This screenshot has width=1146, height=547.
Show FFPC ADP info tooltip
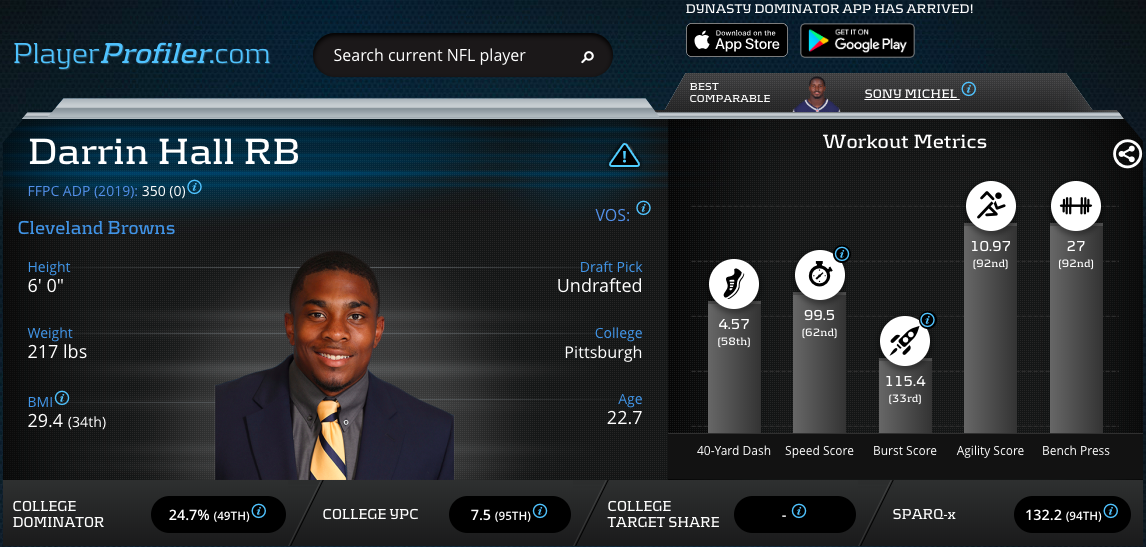(x=195, y=187)
